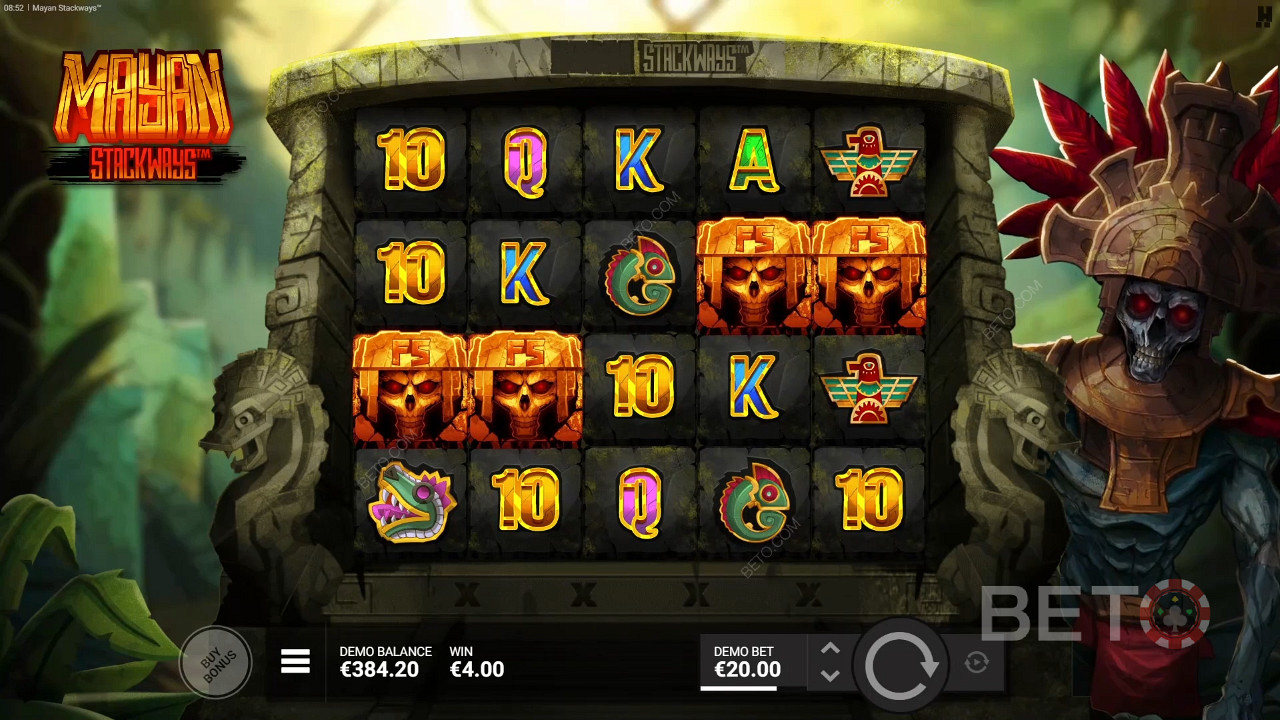The image size is (1280, 720).
Task: Open the Buy Bonus feature
Action: 215,661
